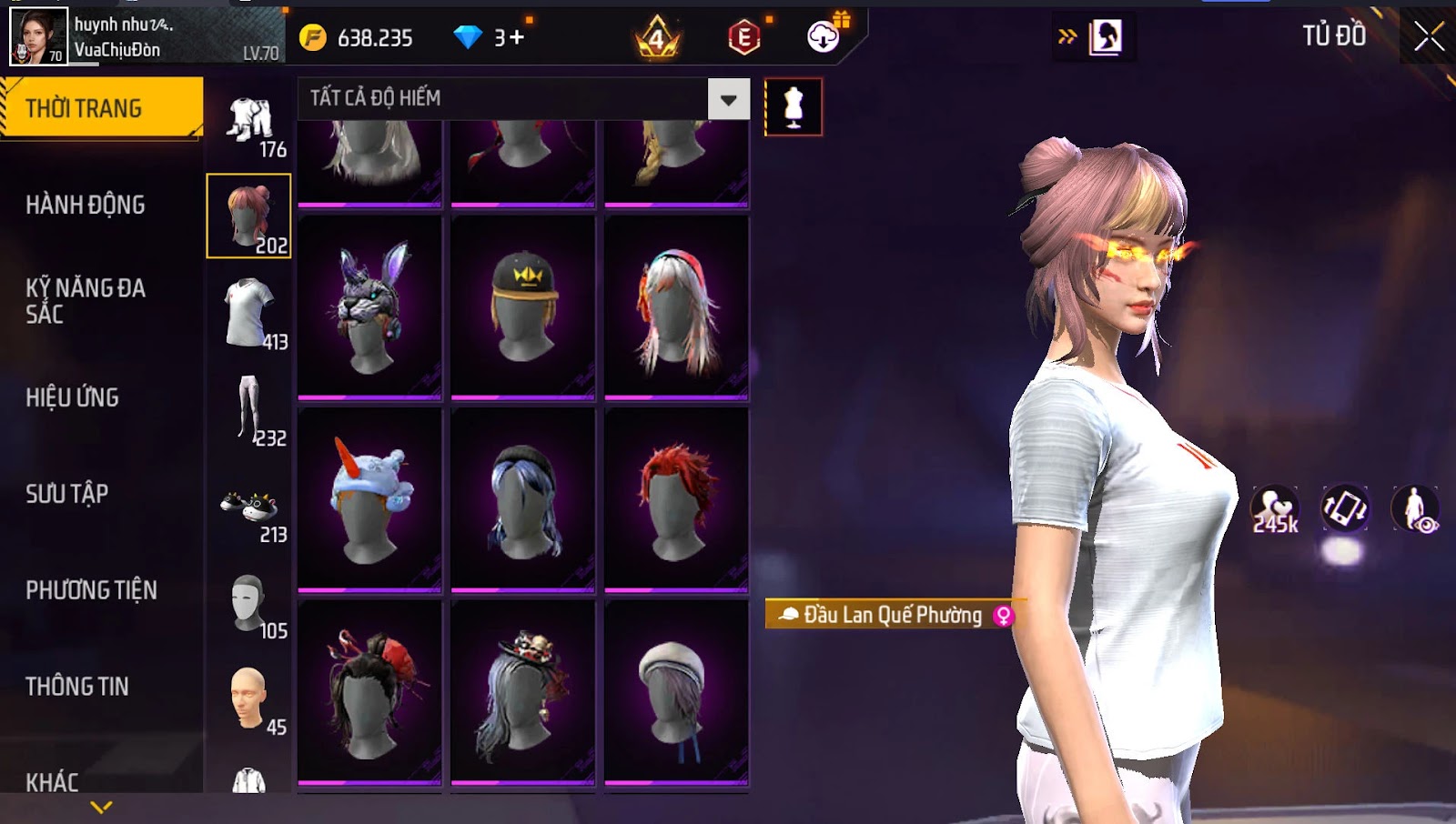
Task: Open the Thông Tin tab
Action: (77, 687)
